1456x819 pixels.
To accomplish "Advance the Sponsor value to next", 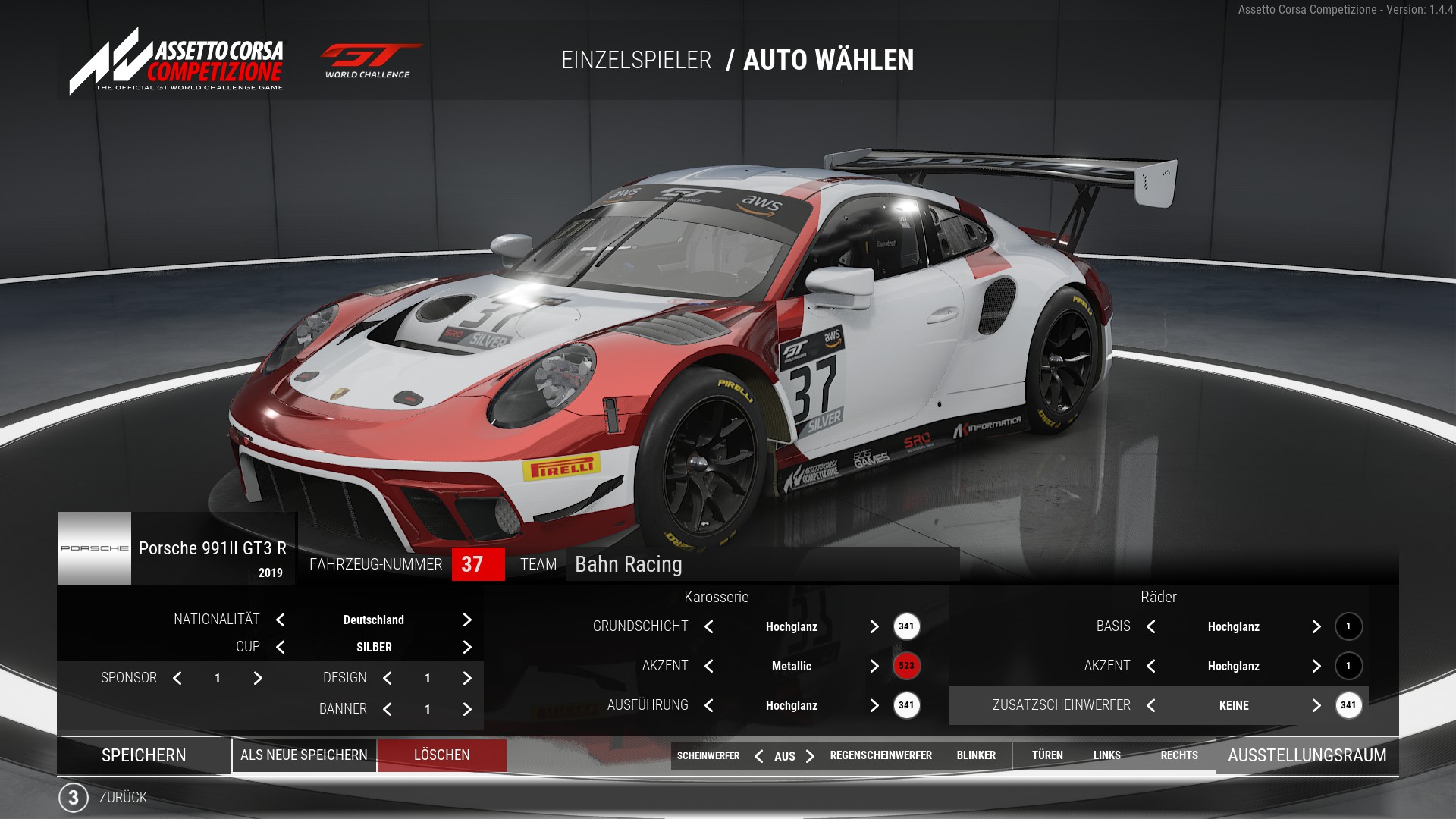I will [258, 678].
